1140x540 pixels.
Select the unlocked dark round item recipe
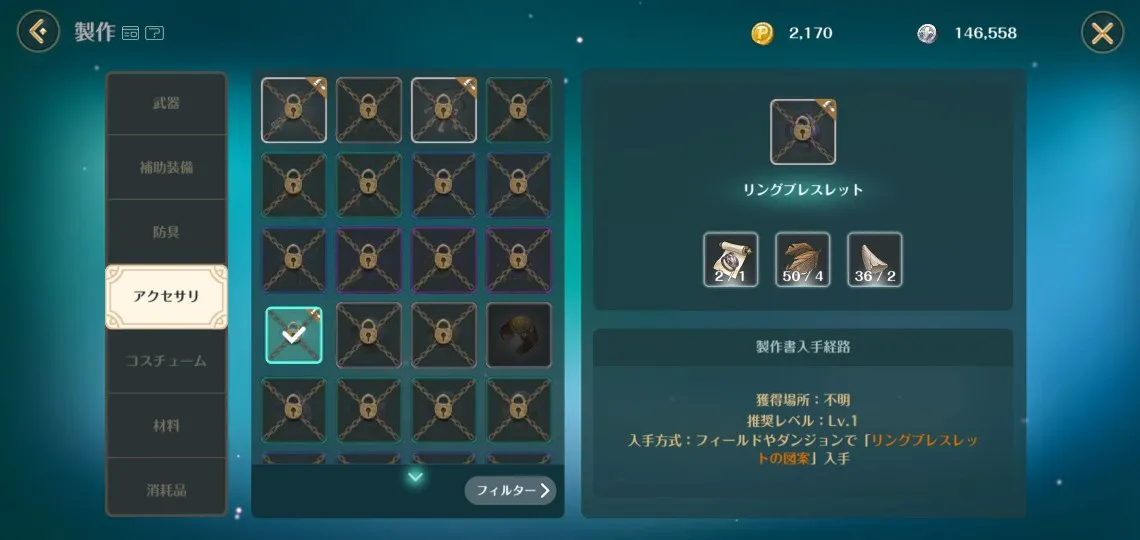(x=518, y=335)
